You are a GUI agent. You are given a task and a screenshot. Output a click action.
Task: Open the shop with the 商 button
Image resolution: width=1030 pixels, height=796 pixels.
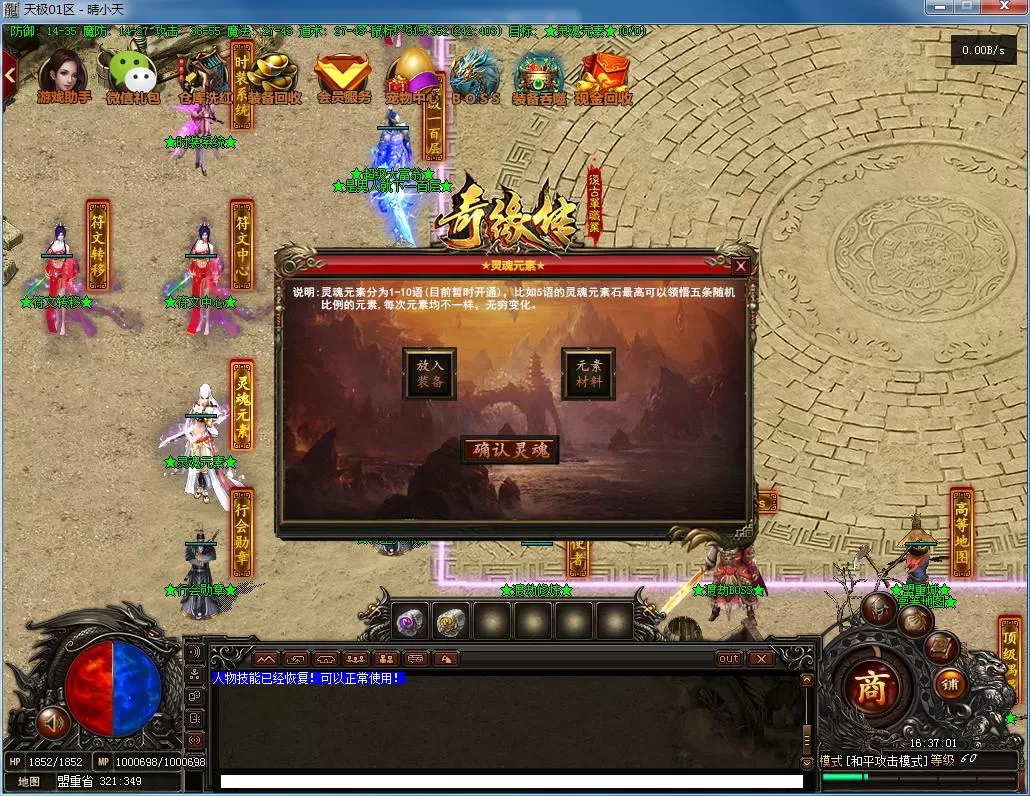871,688
